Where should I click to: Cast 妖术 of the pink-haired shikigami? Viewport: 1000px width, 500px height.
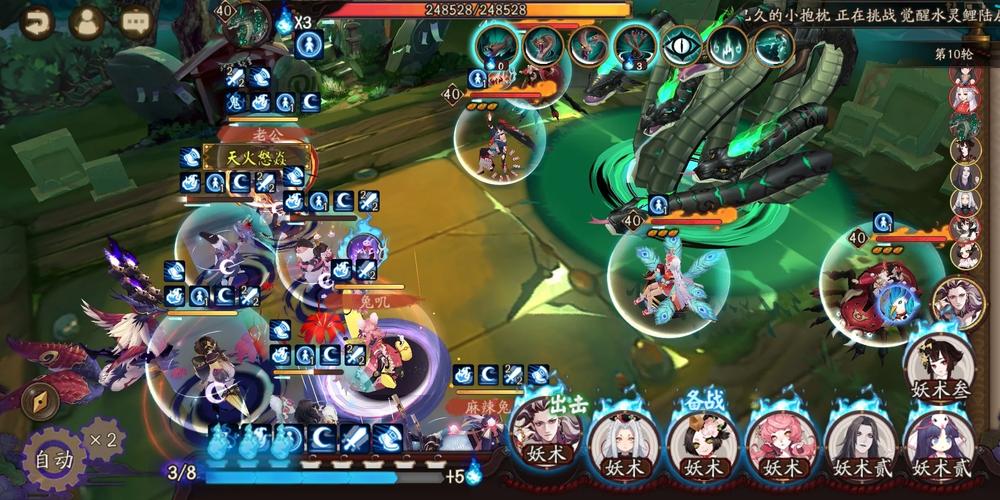pos(781,440)
